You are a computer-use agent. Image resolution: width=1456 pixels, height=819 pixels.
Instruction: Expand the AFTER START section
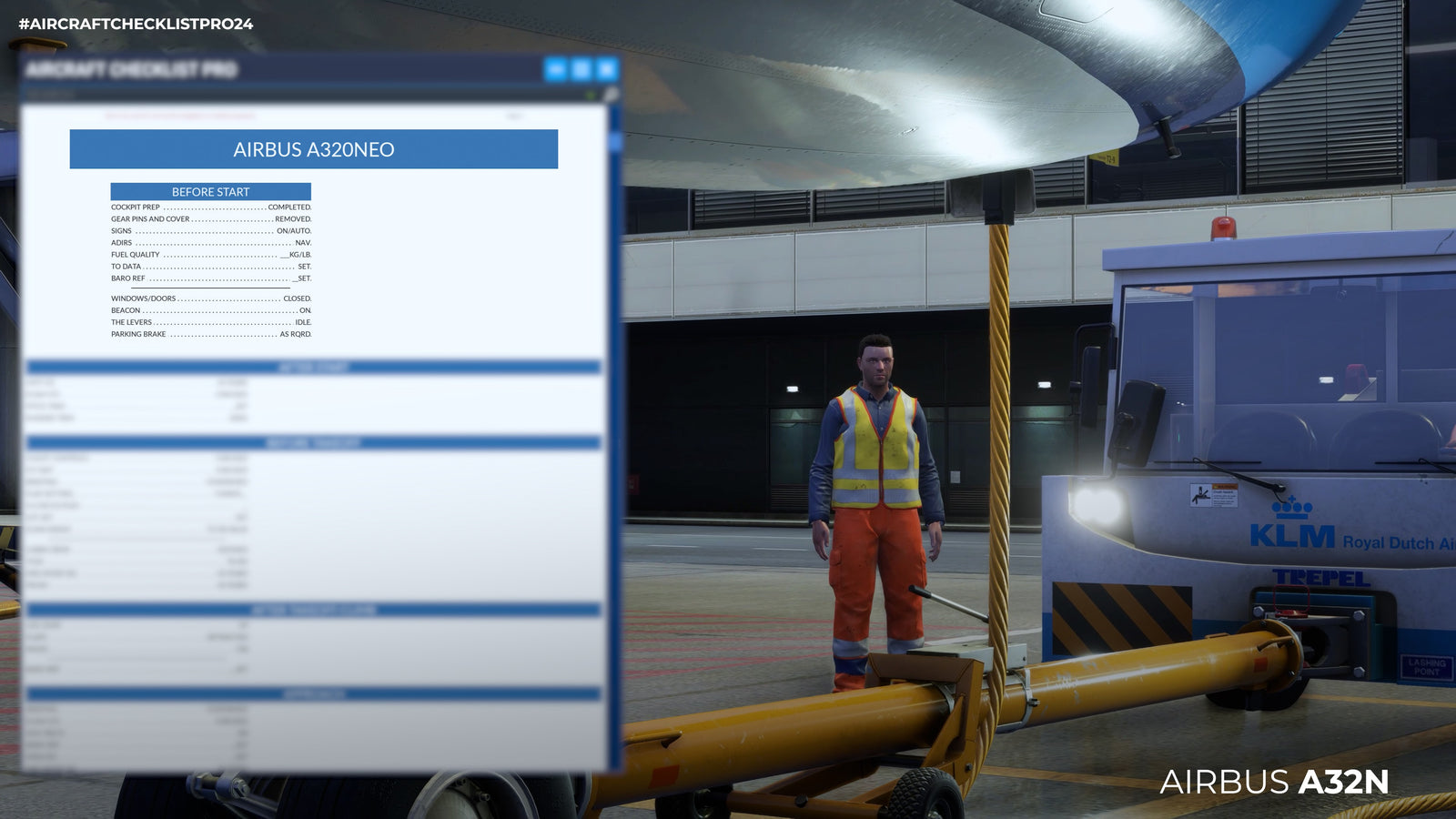click(x=314, y=369)
